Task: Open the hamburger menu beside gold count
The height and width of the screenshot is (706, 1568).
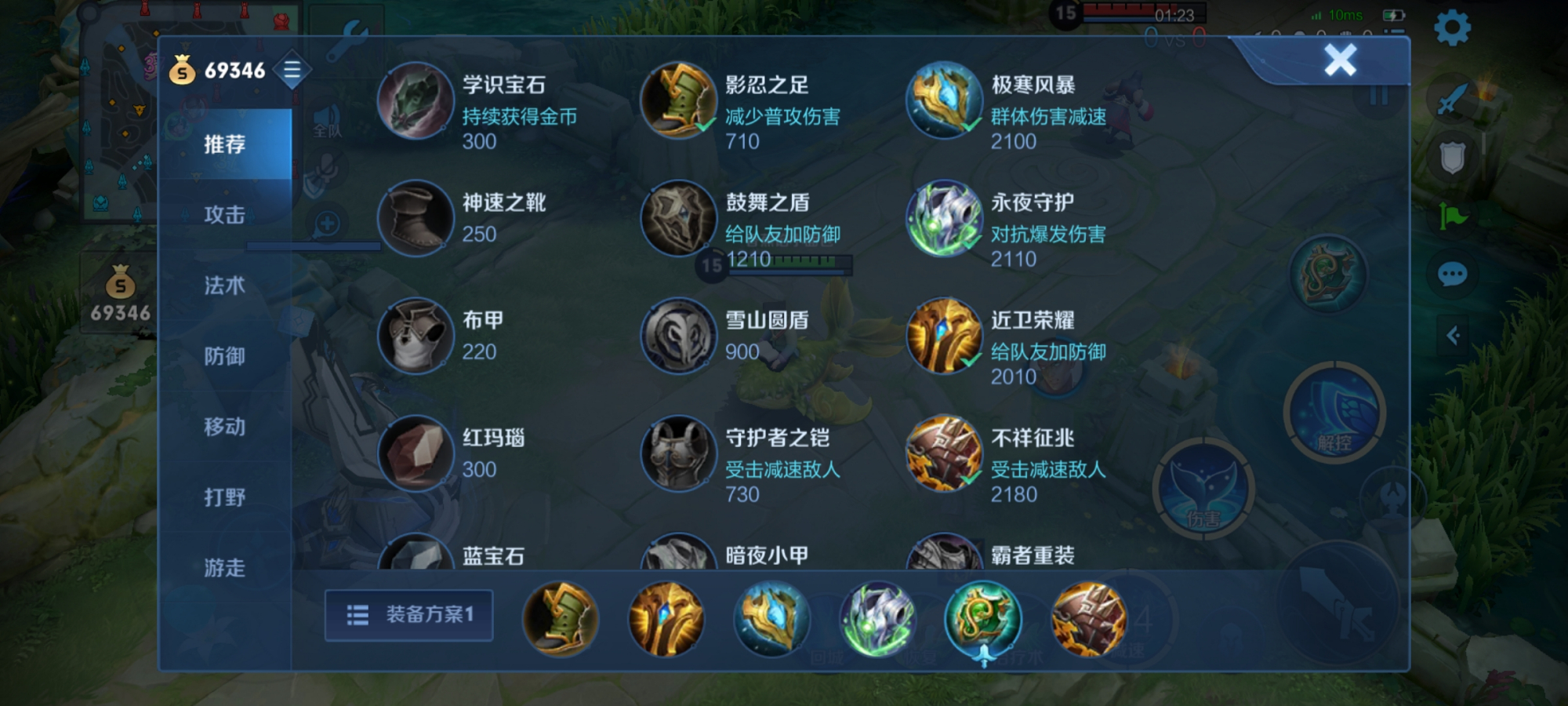Action: (292, 69)
